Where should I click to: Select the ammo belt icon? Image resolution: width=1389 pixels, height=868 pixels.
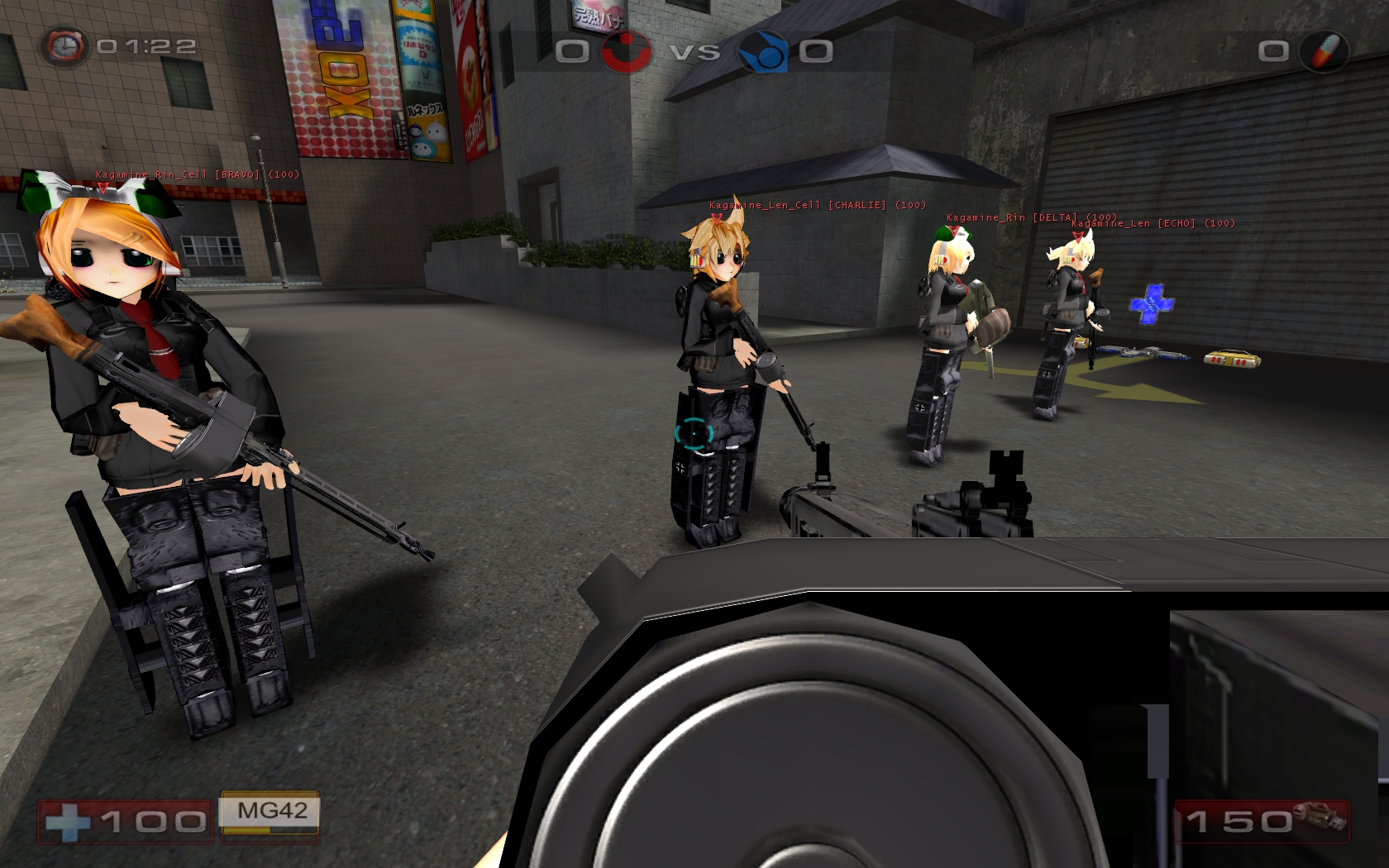tap(1320, 817)
